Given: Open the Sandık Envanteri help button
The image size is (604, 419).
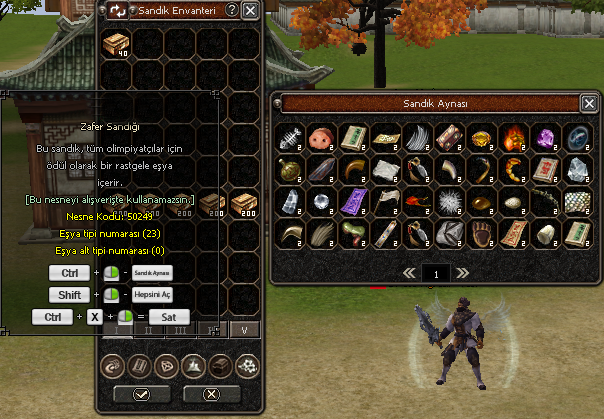Looking at the screenshot, I should [x=232, y=10].
